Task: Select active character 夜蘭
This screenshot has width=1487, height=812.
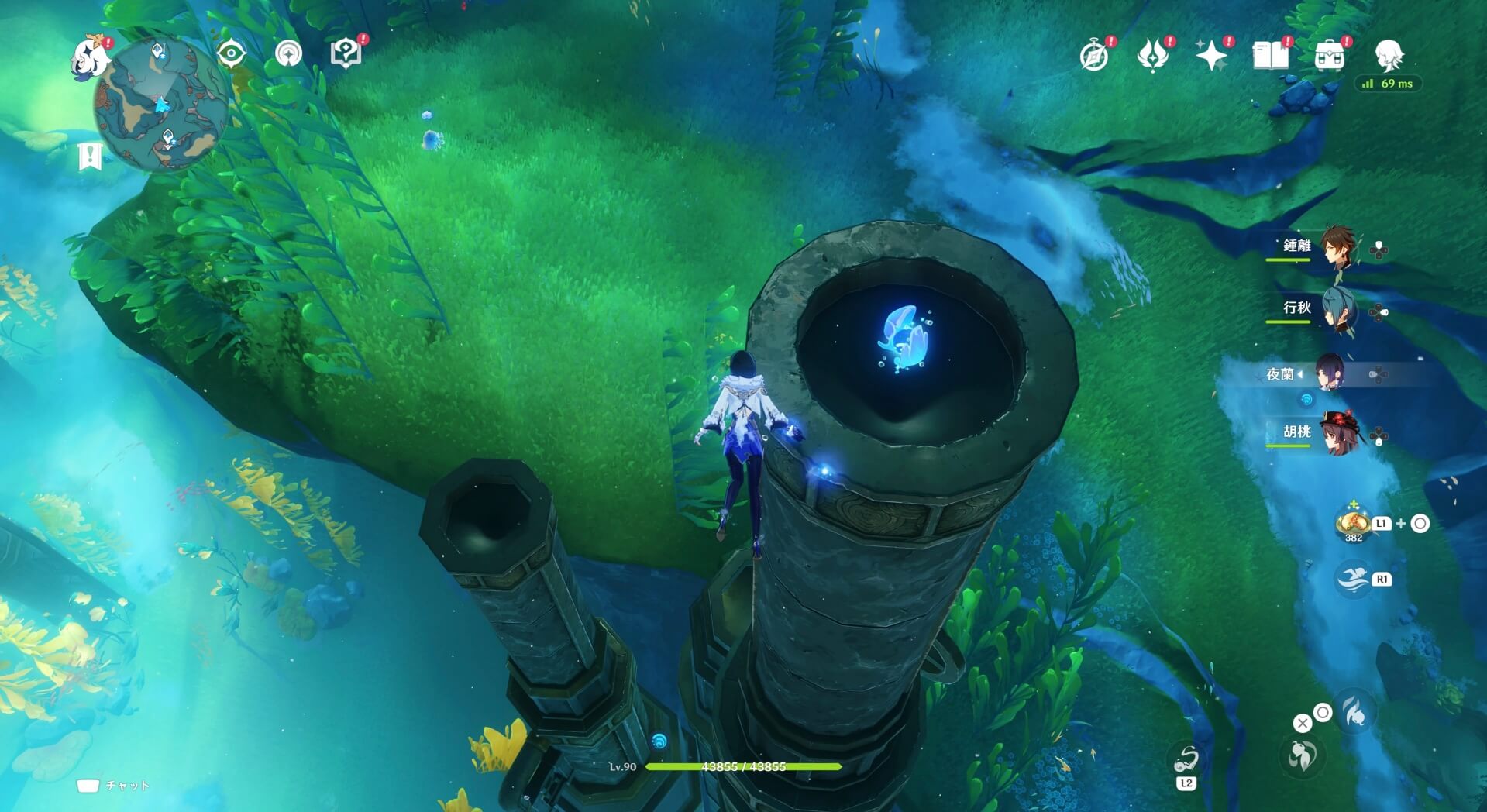Action: pos(1336,374)
